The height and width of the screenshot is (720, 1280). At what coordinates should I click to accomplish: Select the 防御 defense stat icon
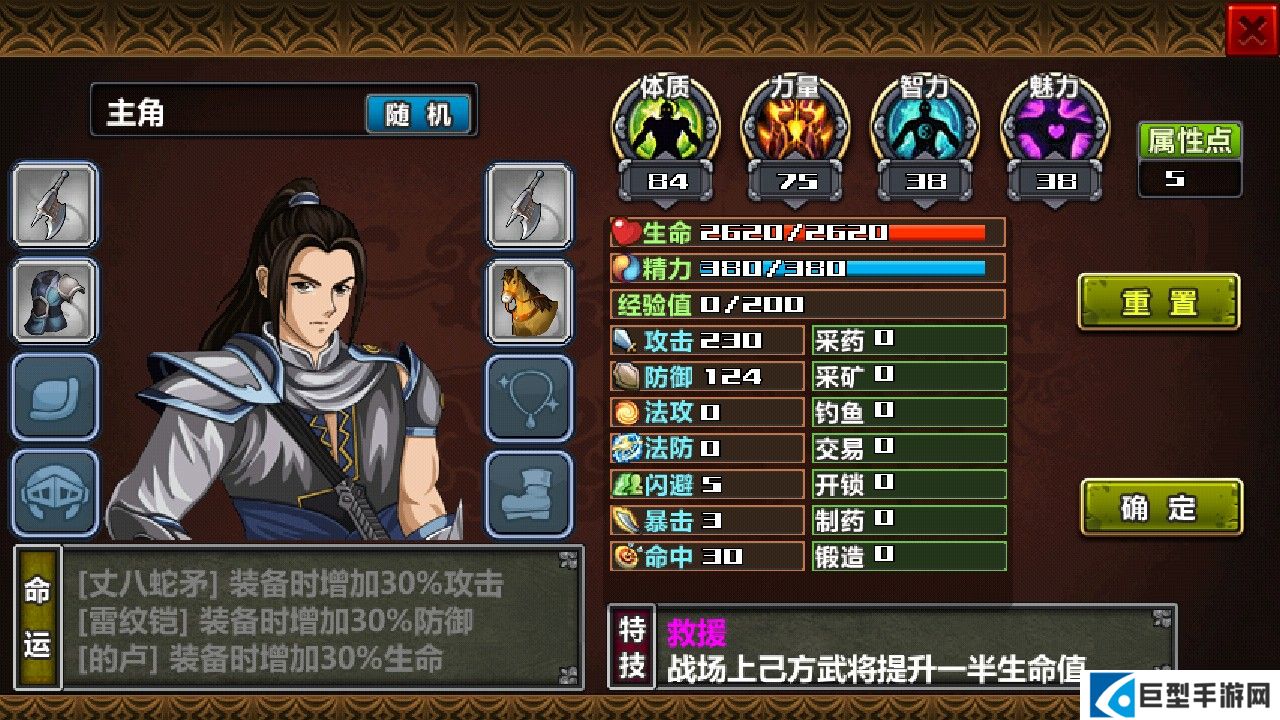coord(627,376)
